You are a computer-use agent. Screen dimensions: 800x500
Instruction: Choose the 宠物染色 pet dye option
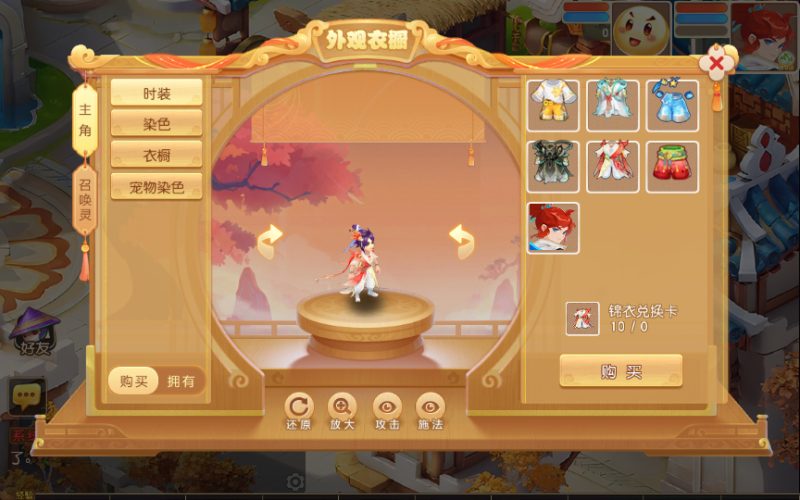[x=156, y=186]
